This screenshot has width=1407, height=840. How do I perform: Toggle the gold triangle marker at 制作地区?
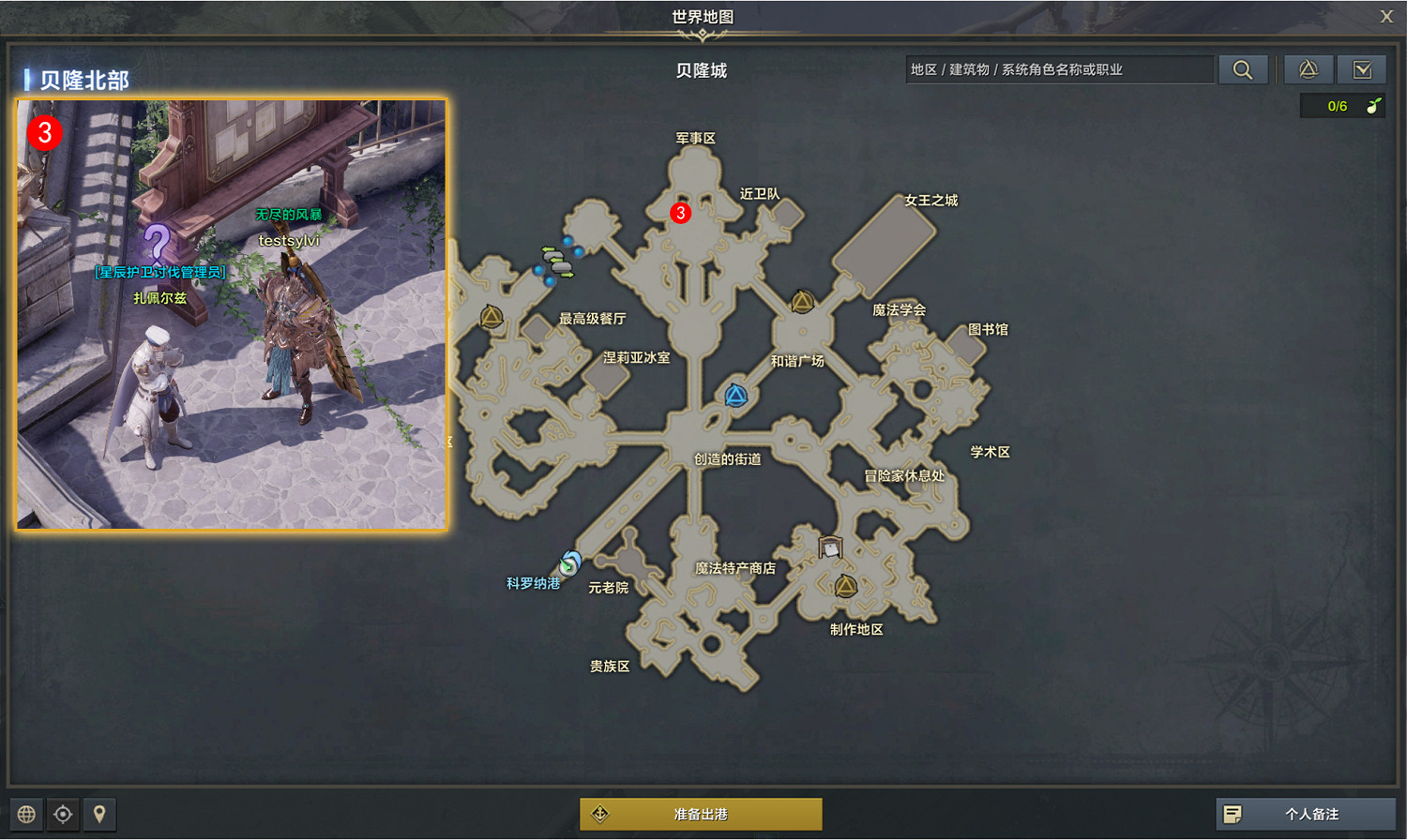(x=845, y=585)
